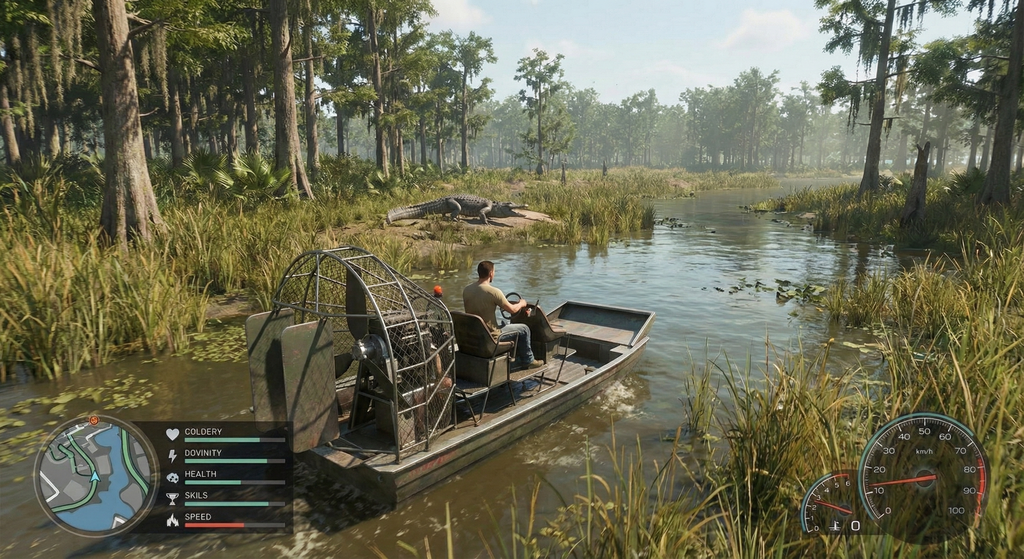Choose the lightning bolt DOVINITY icon

point(172,456)
